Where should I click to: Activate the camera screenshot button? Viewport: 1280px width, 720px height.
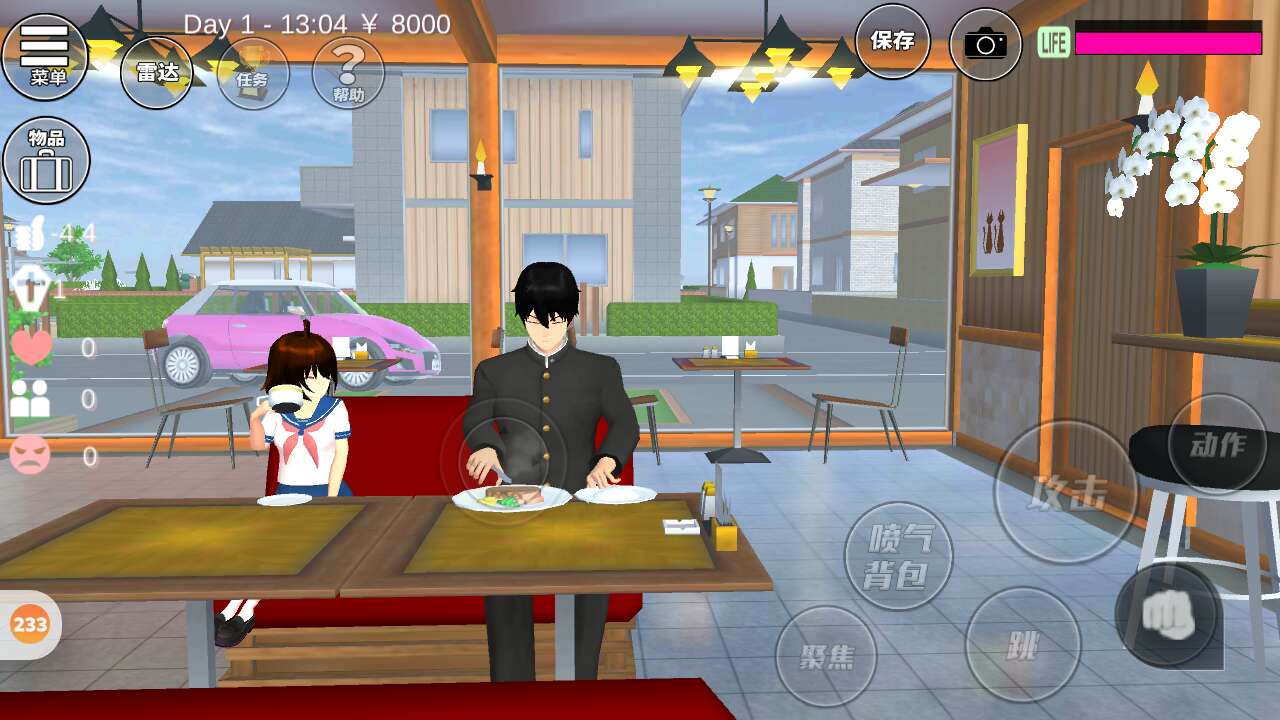(985, 44)
